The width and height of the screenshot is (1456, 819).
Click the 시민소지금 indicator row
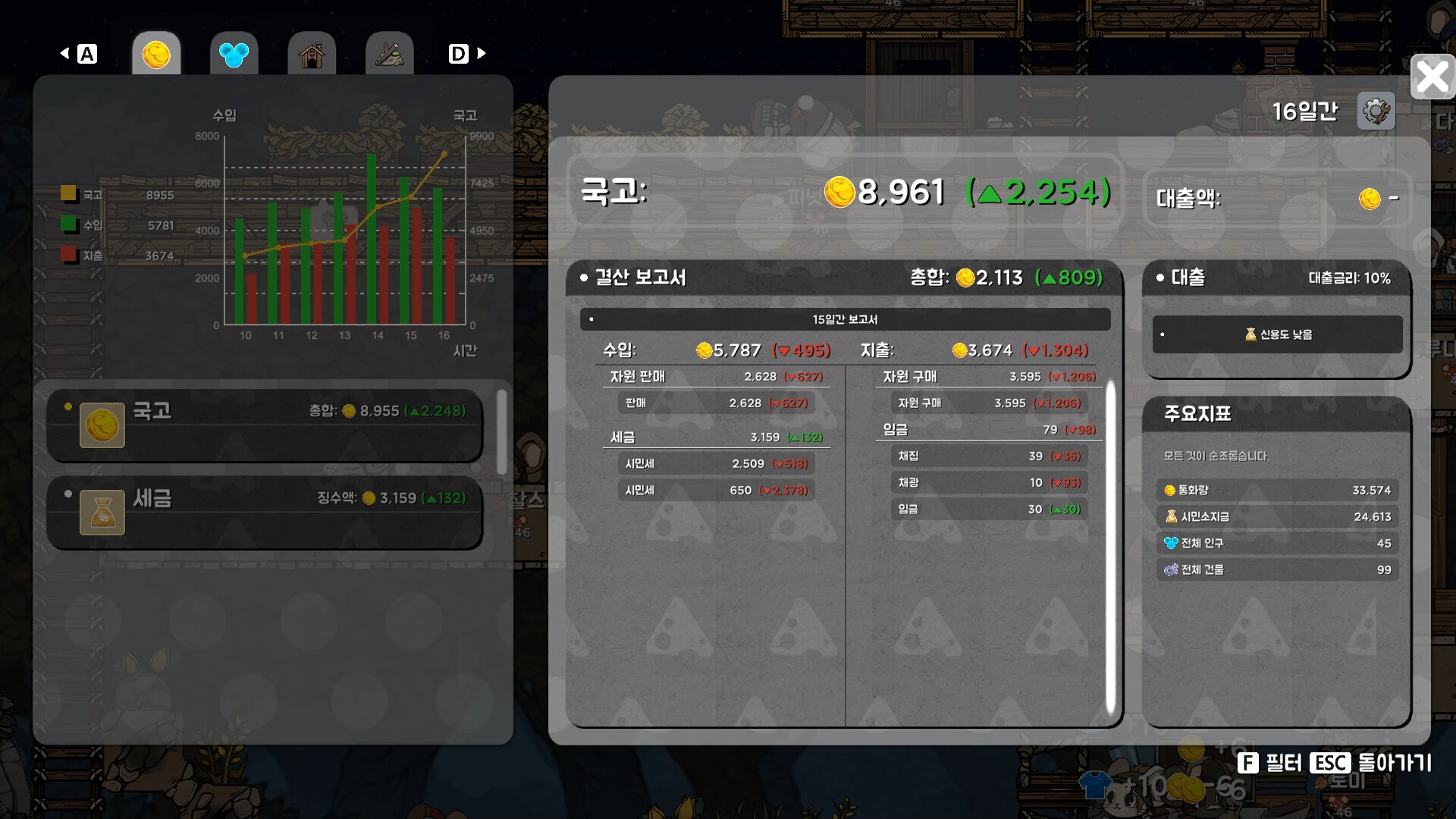(x=1277, y=517)
